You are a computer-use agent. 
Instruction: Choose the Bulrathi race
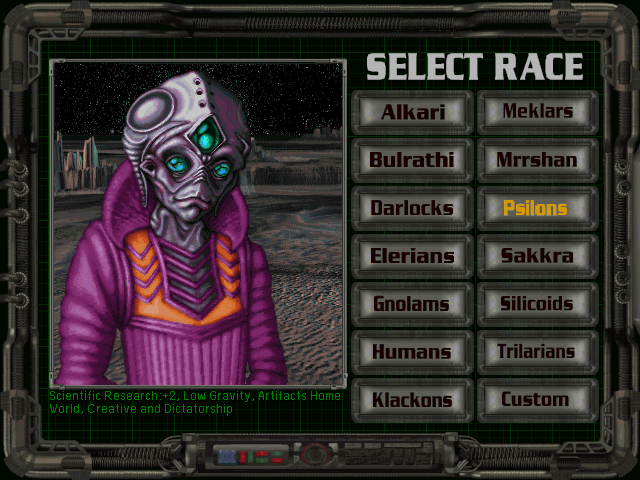[x=411, y=159]
